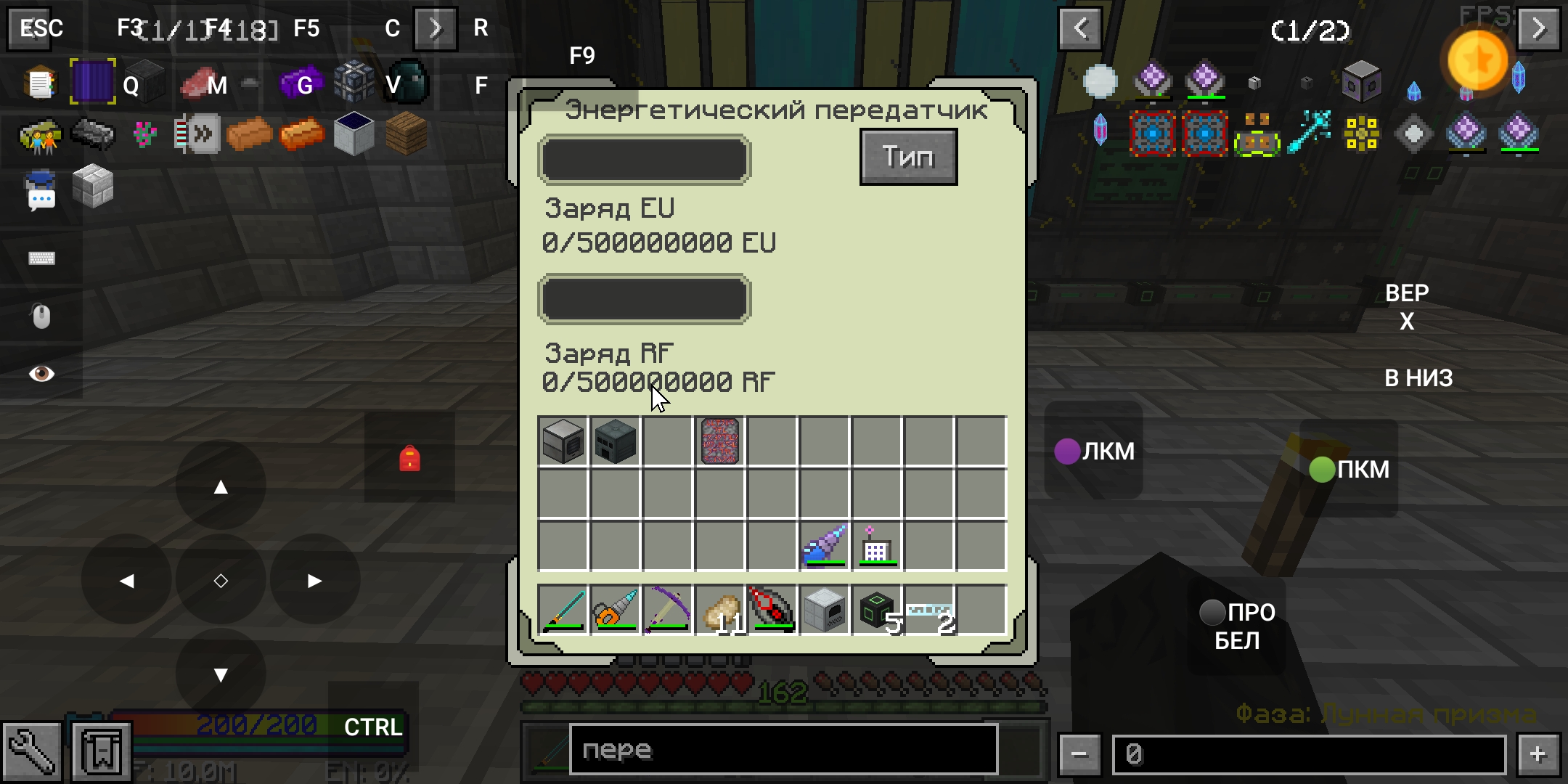The height and width of the screenshot is (784, 1568).
Task: Click the Тип button
Action: (908, 157)
